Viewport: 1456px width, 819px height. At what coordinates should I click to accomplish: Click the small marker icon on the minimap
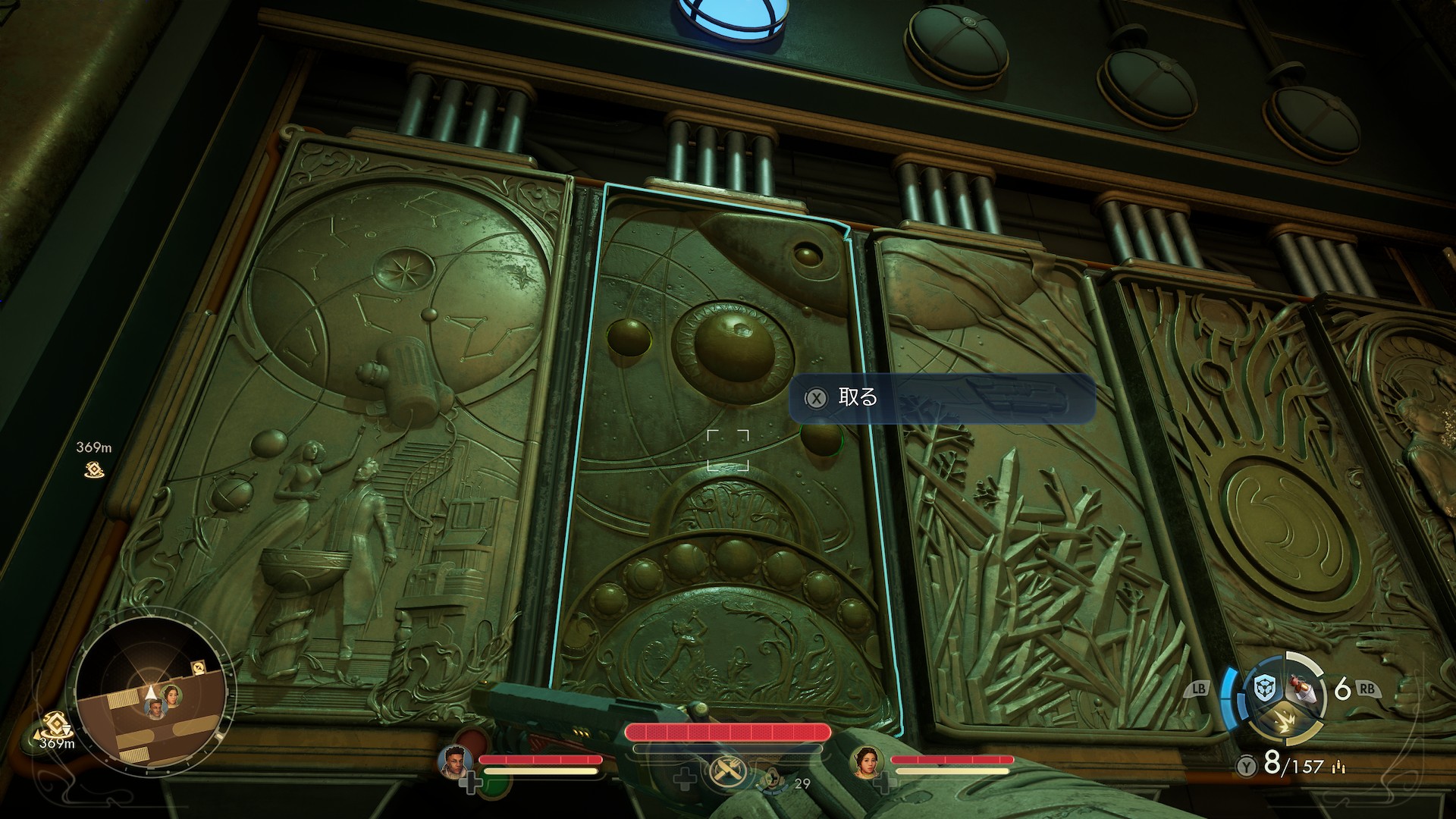199,667
